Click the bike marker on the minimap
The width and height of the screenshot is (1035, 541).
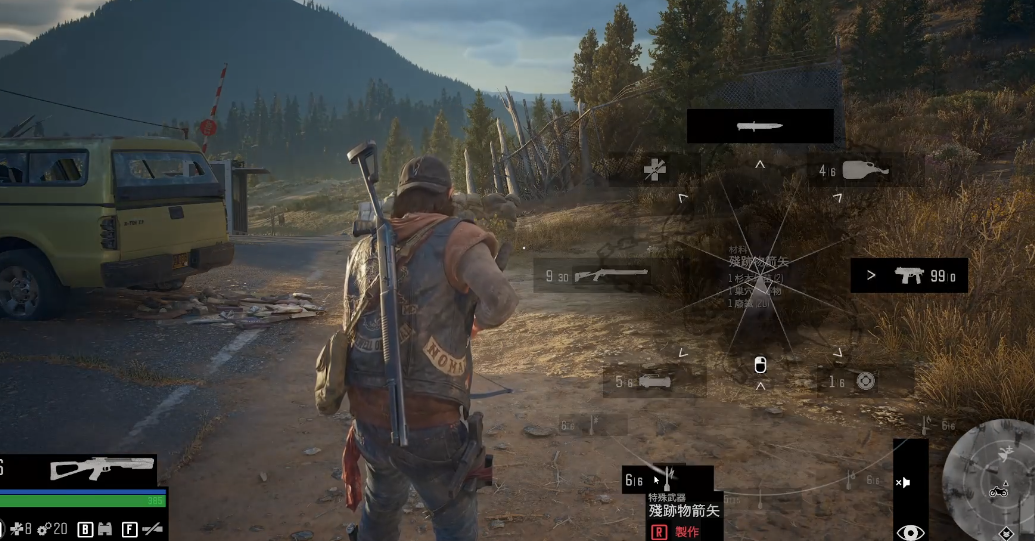click(996, 491)
